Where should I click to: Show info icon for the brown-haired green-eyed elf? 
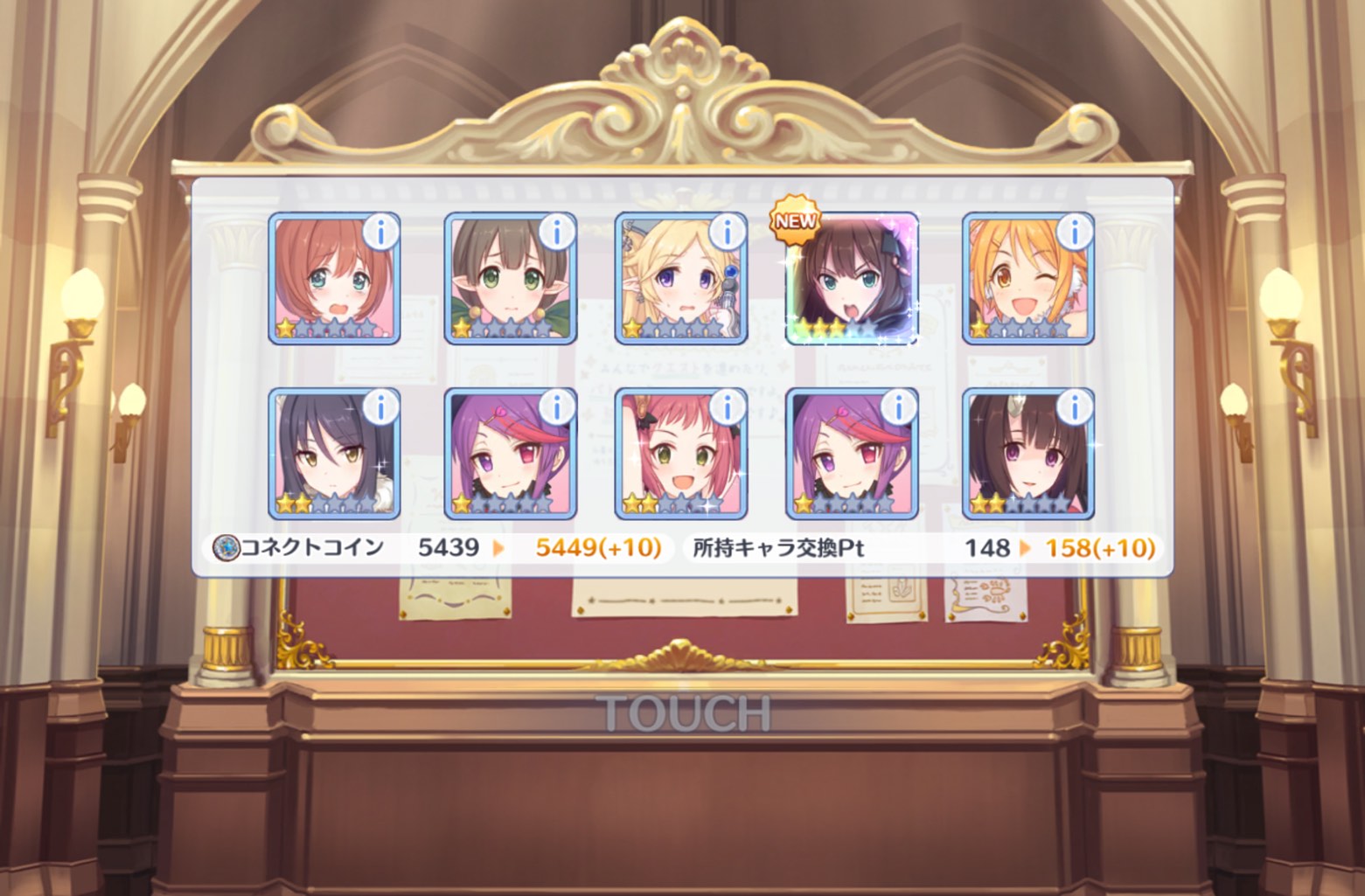point(556,232)
